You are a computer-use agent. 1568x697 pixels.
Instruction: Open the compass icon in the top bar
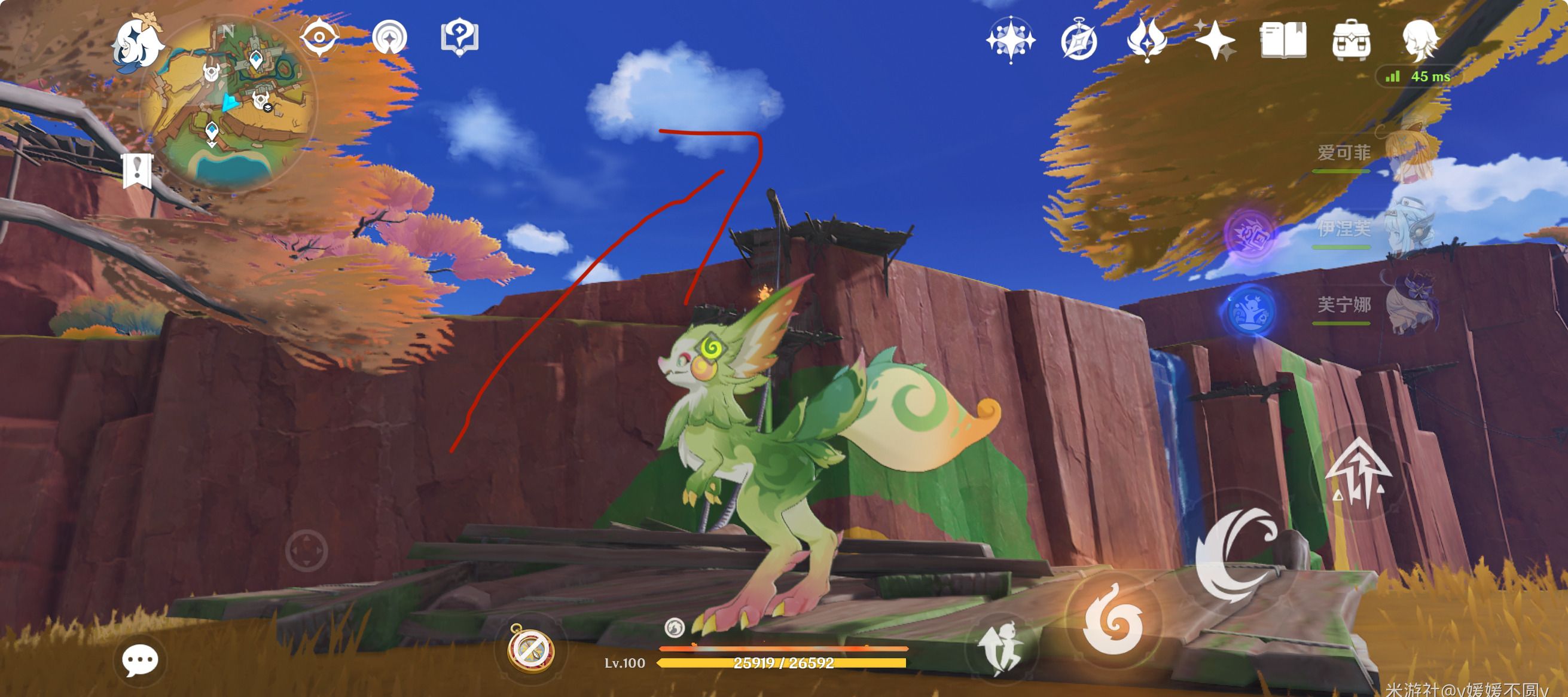coord(1079,40)
